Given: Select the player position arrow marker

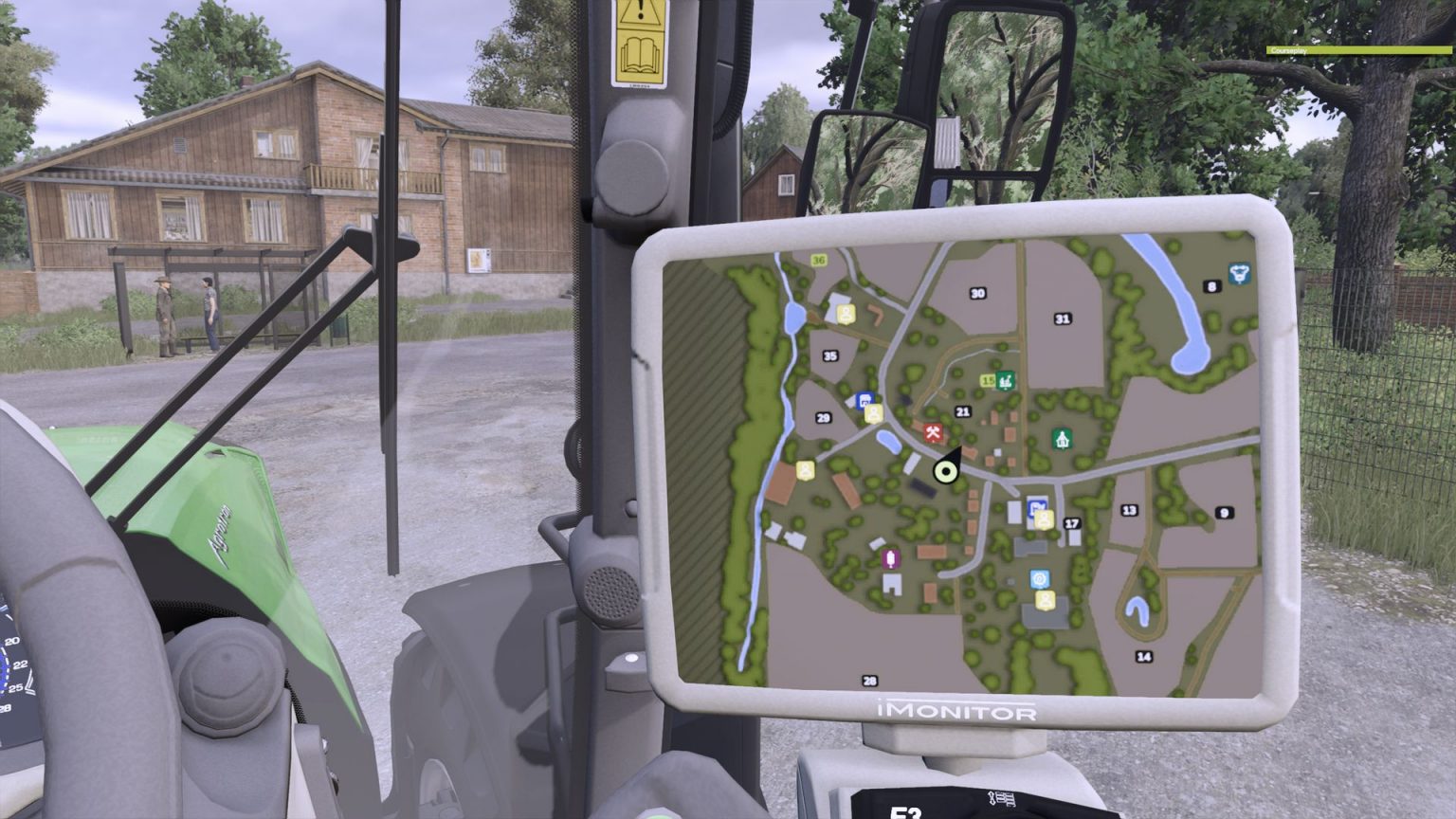Looking at the screenshot, I should click(944, 471).
